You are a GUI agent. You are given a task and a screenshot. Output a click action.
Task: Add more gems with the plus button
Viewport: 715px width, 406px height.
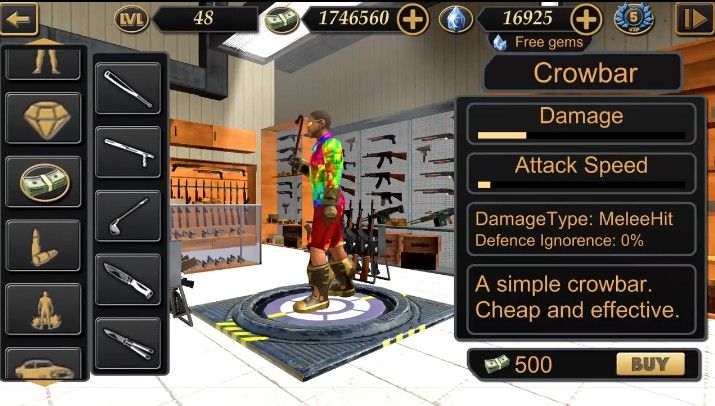586,18
